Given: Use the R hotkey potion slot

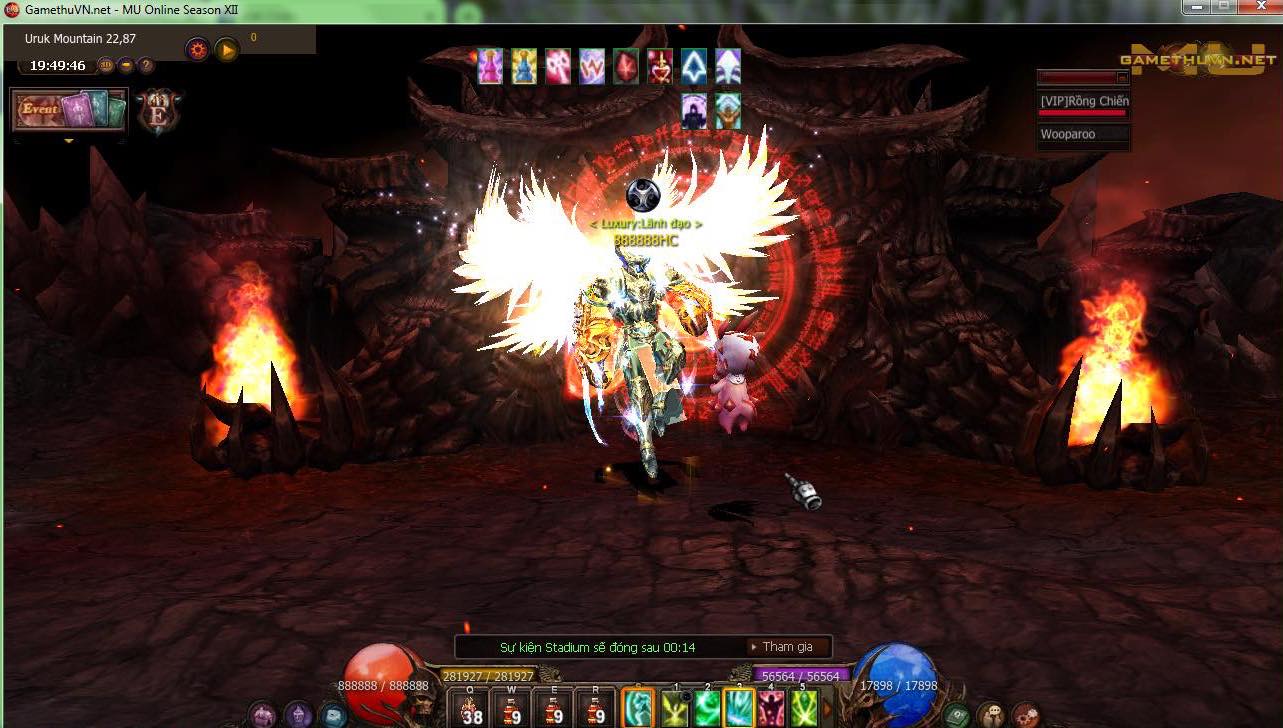Looking at the screenshot, I should [x=596, y=708].
